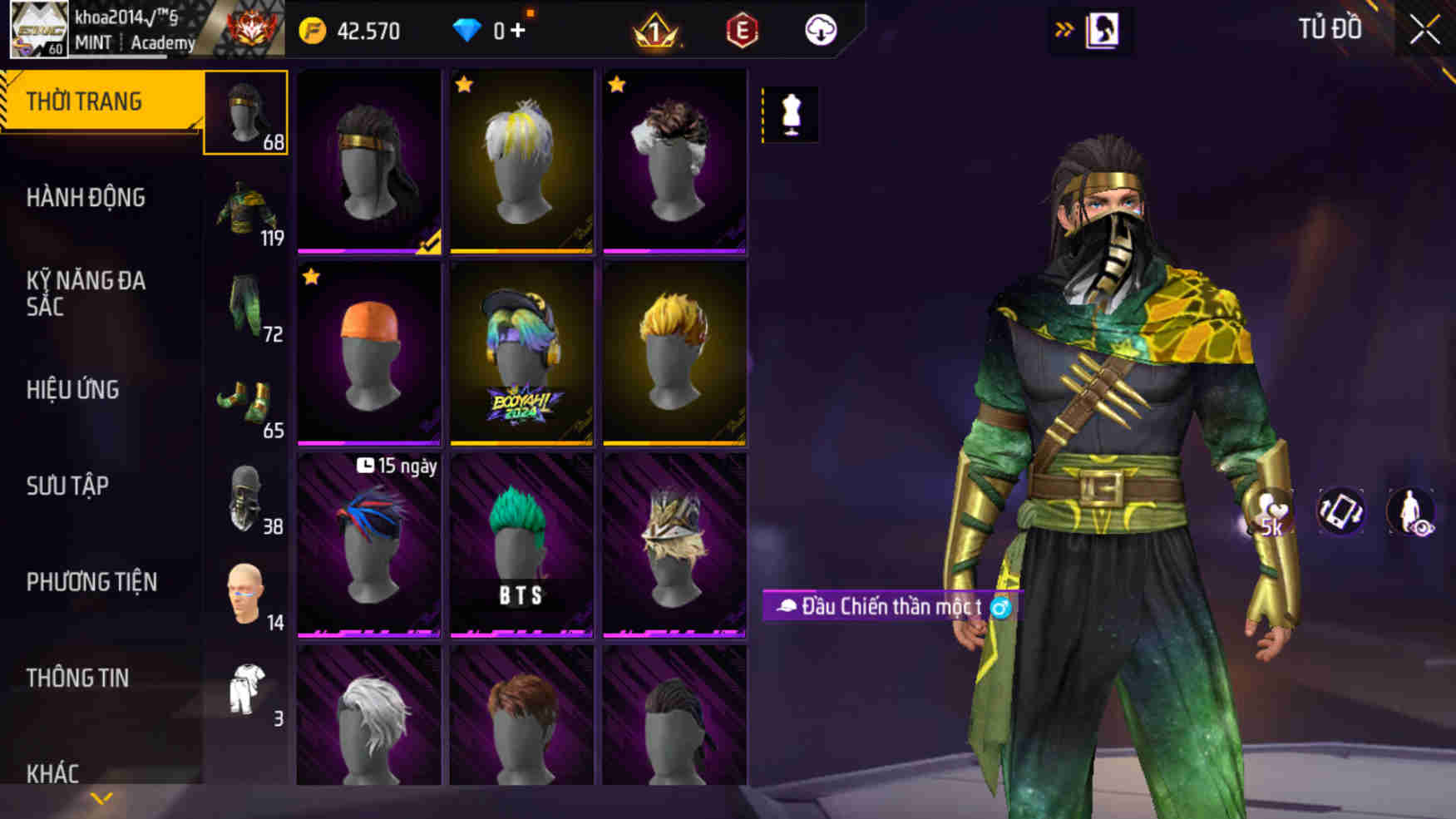This screenshot has height=819, width=1456.
Task: Choose the green BTS hairstyle
Action: coord(521,545)
